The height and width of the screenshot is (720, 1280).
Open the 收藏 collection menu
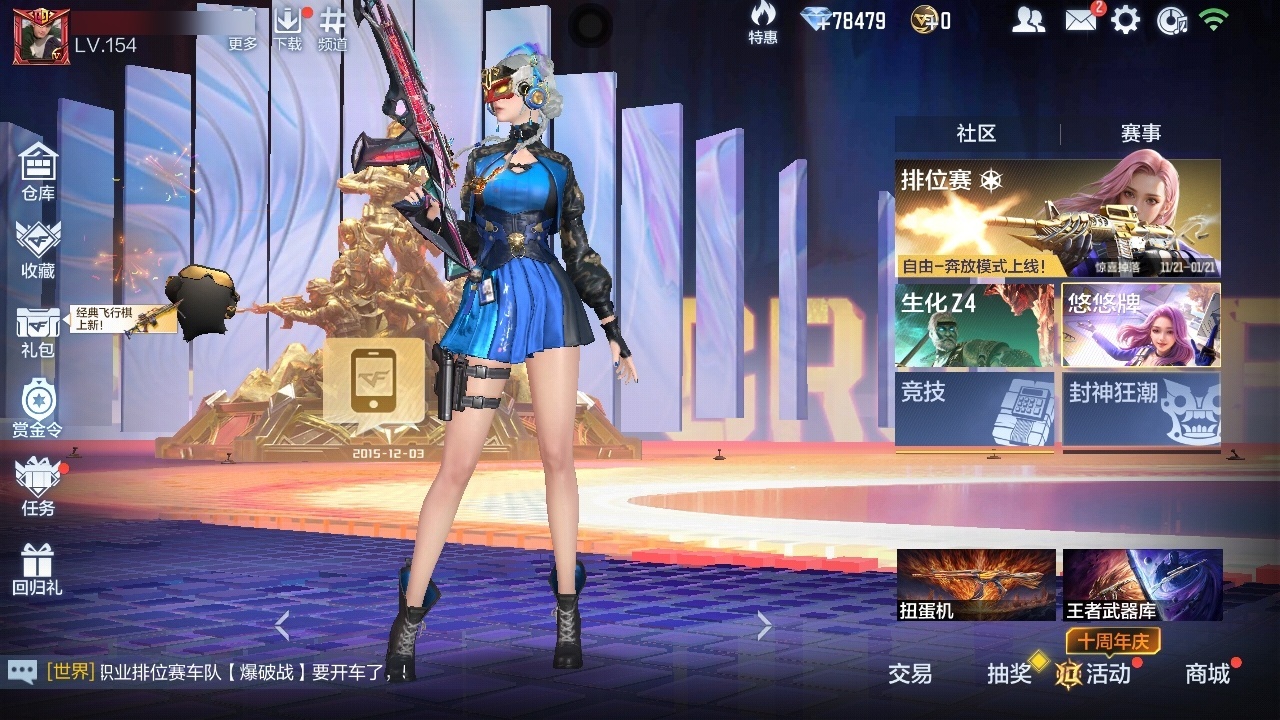(x=38, y=250)
